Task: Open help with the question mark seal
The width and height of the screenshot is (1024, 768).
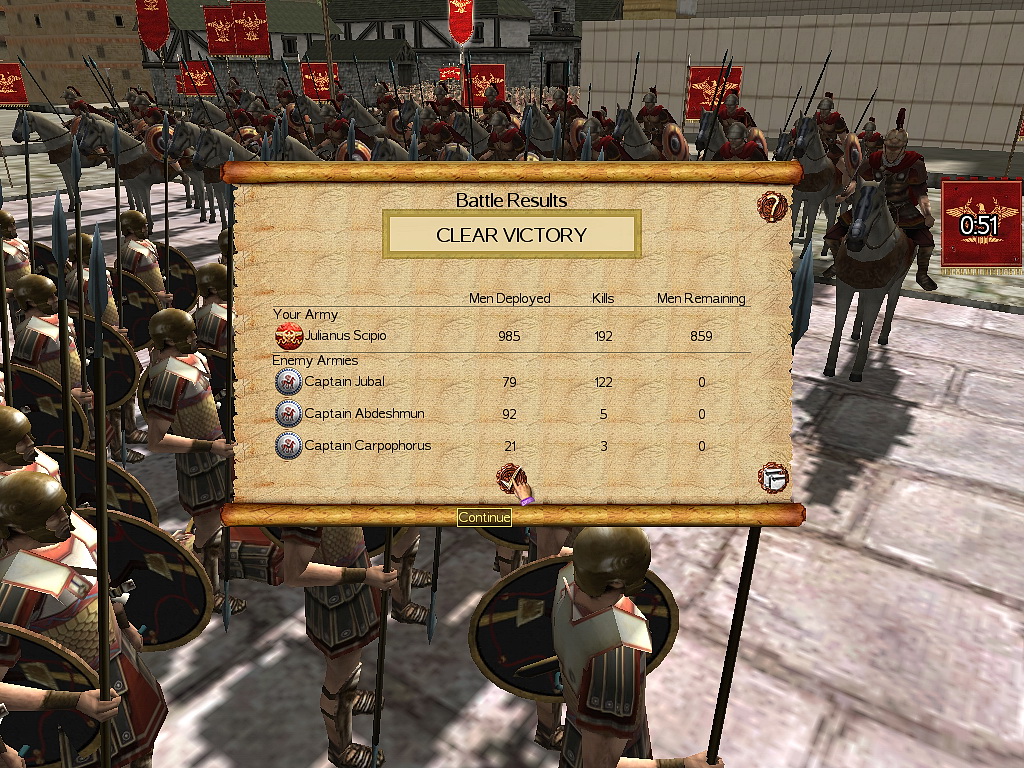Action: 772,207
